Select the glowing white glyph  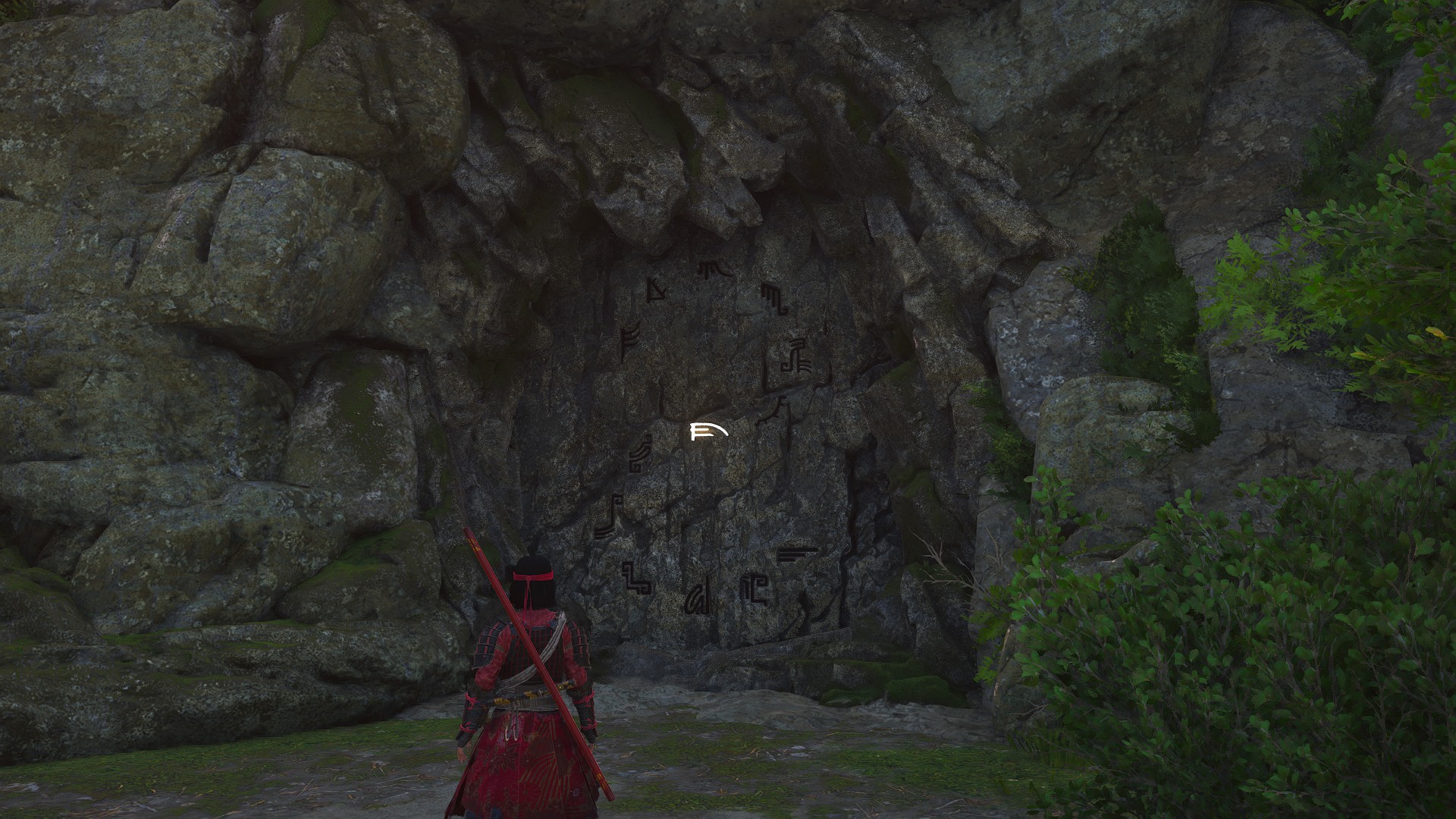(x=708, y=432)
